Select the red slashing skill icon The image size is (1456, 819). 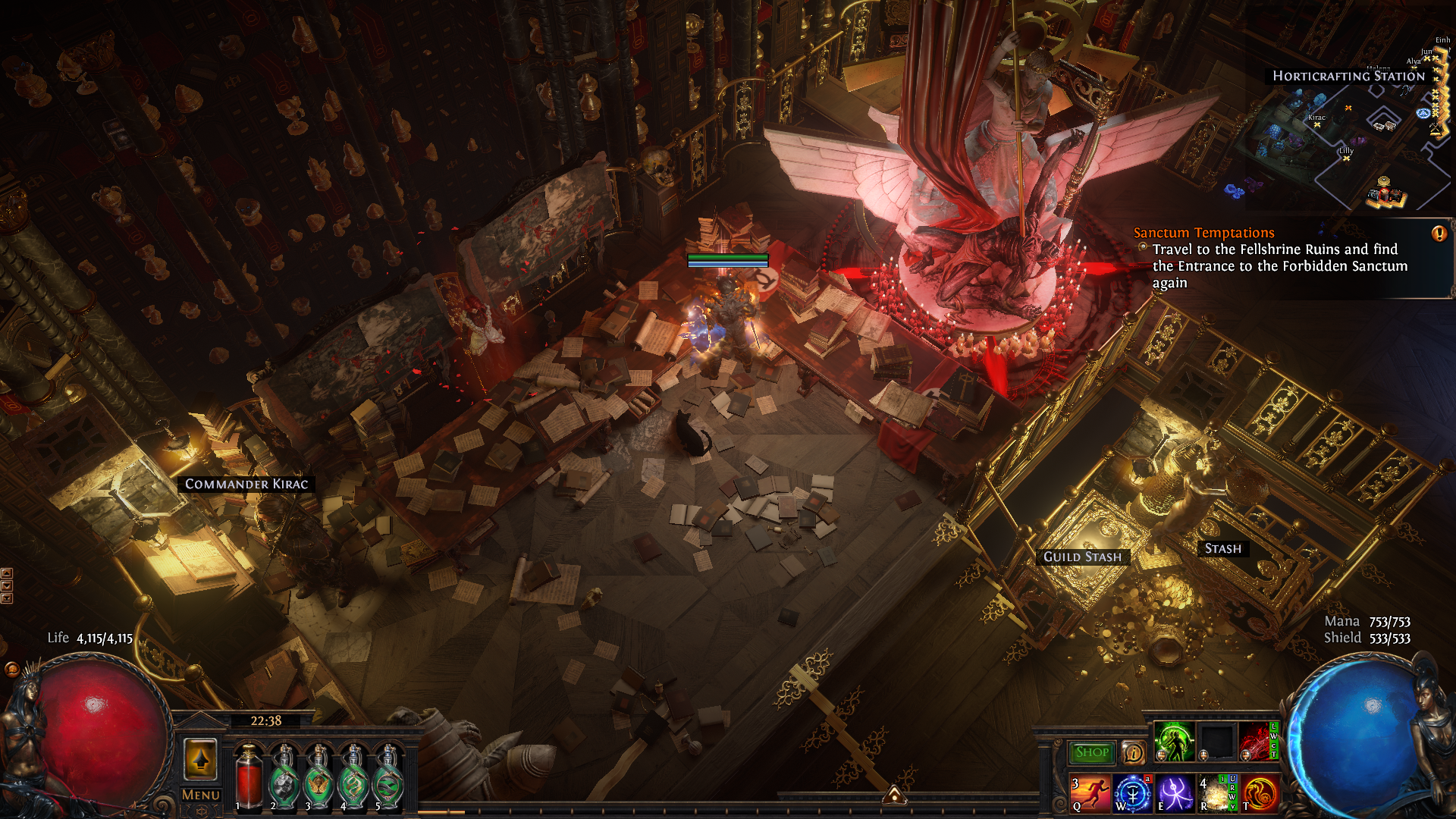1257,741
